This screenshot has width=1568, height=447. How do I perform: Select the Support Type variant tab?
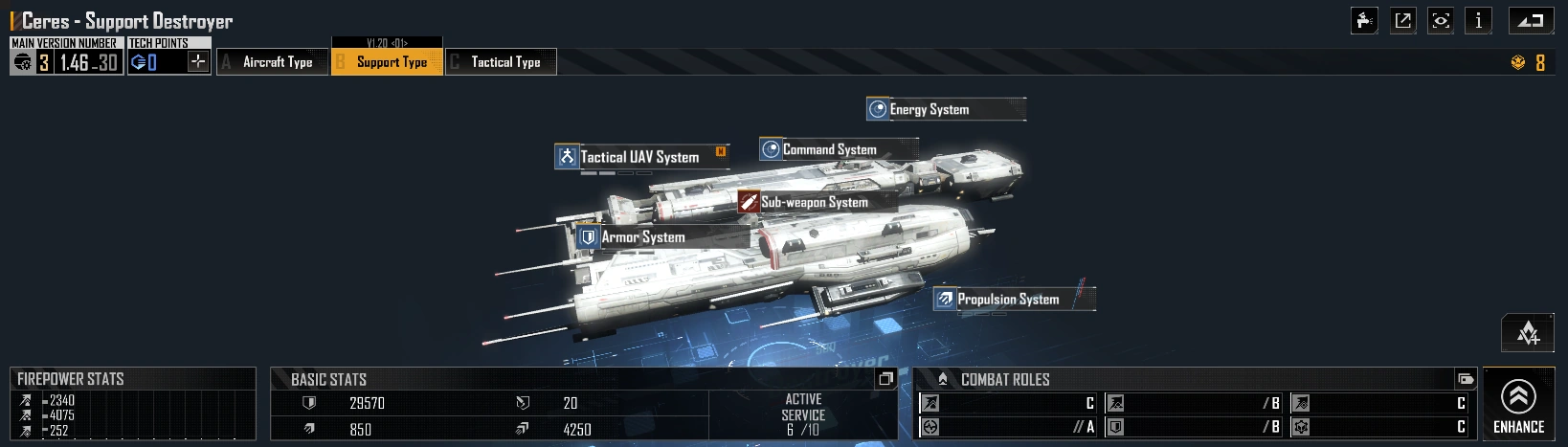(388, 62)
